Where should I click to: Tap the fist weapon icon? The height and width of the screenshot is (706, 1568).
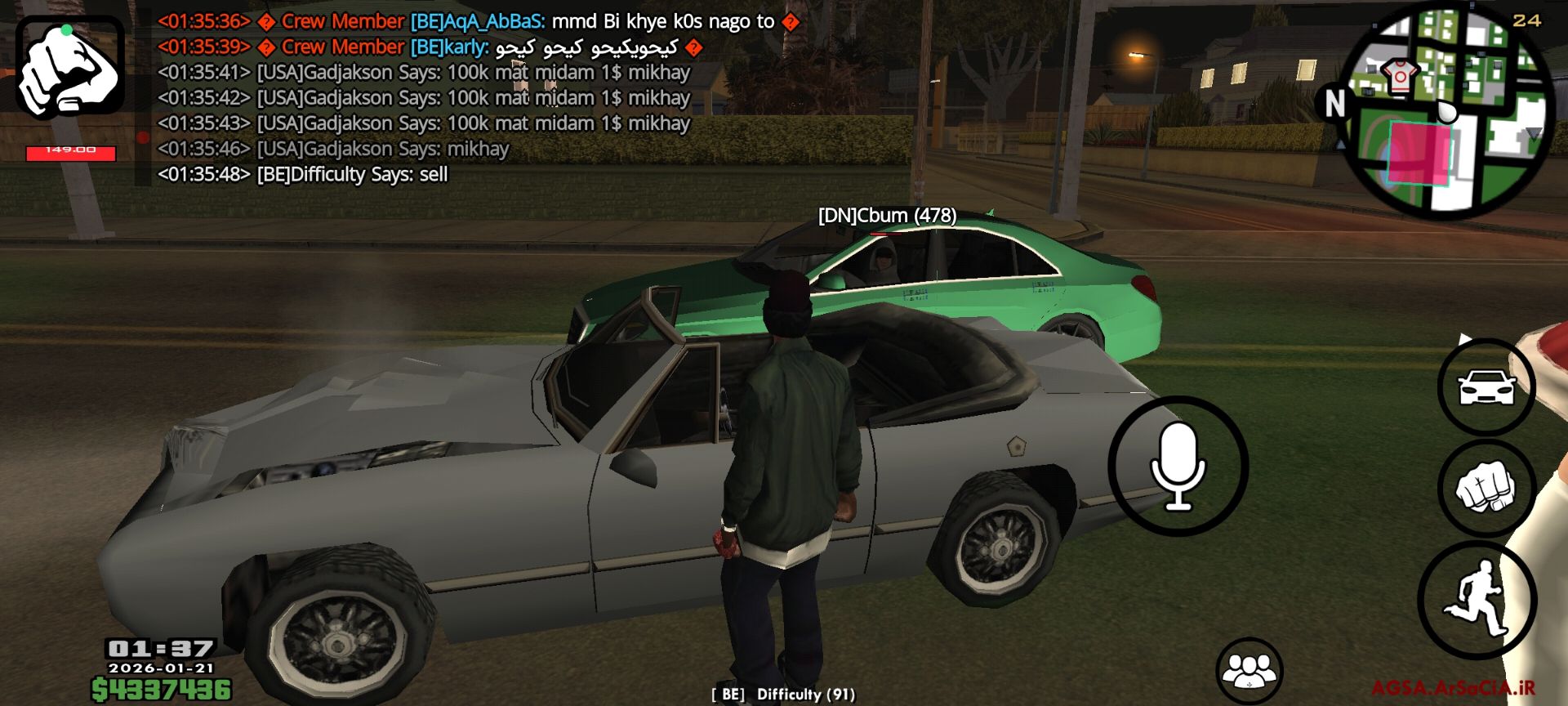70,69
